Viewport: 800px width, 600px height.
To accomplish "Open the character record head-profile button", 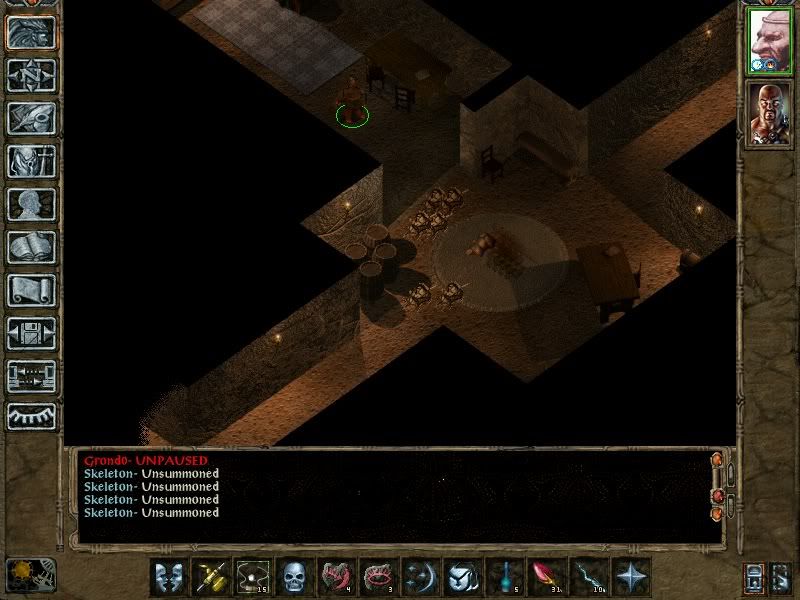I will (x=31, y=204).
